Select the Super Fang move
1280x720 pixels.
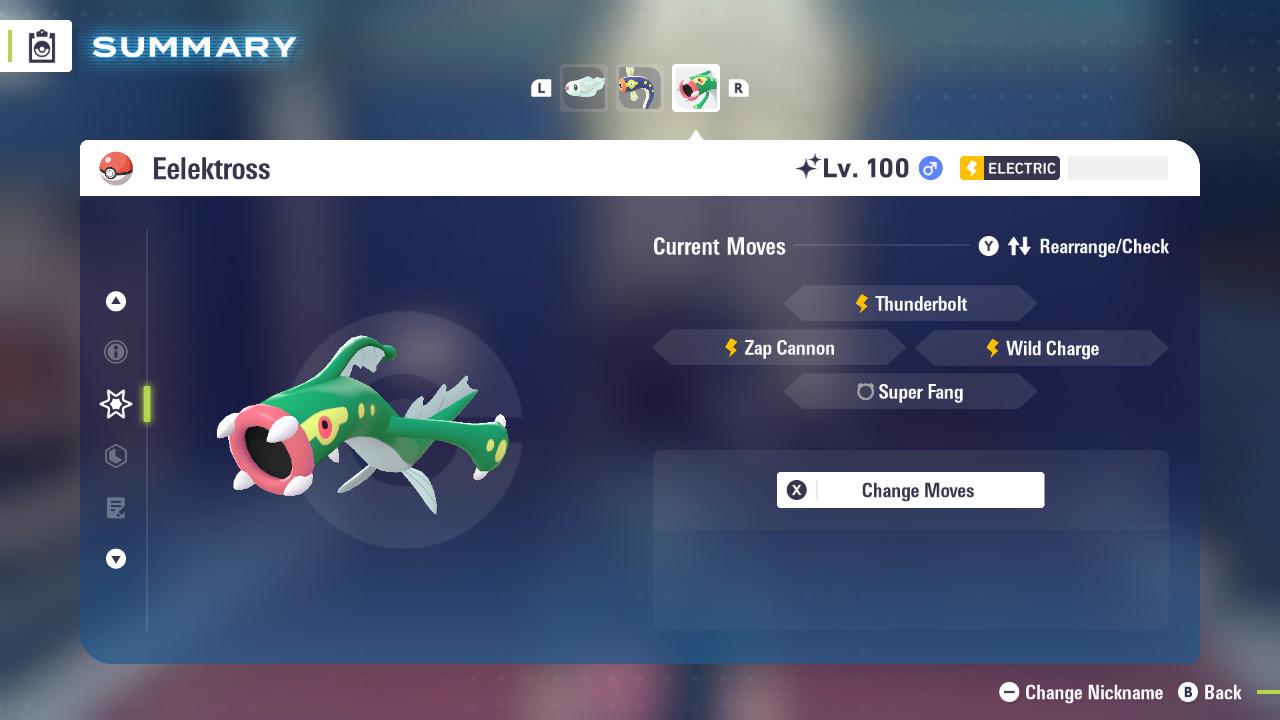point(910,391)
